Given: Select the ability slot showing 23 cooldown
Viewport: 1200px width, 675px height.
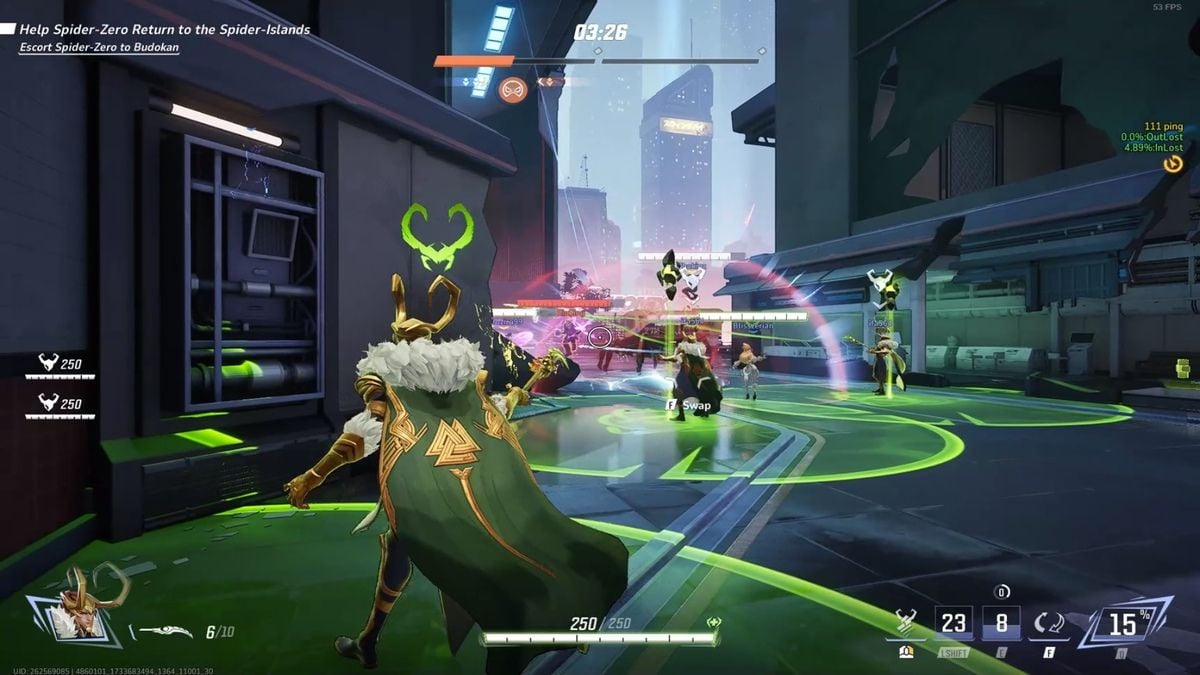Looking at the screenshot, I should [953, 624].
